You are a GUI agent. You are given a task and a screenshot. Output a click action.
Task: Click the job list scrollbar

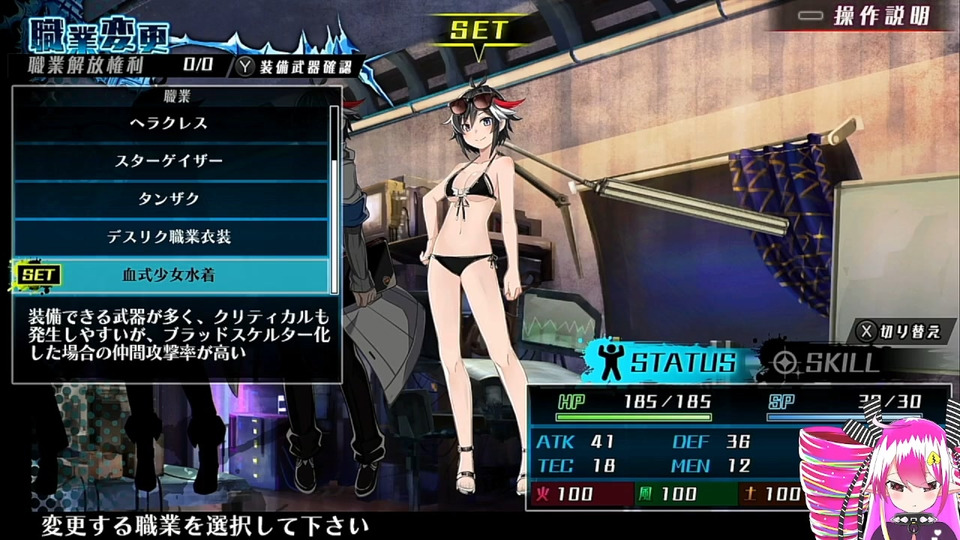[335, 190]
